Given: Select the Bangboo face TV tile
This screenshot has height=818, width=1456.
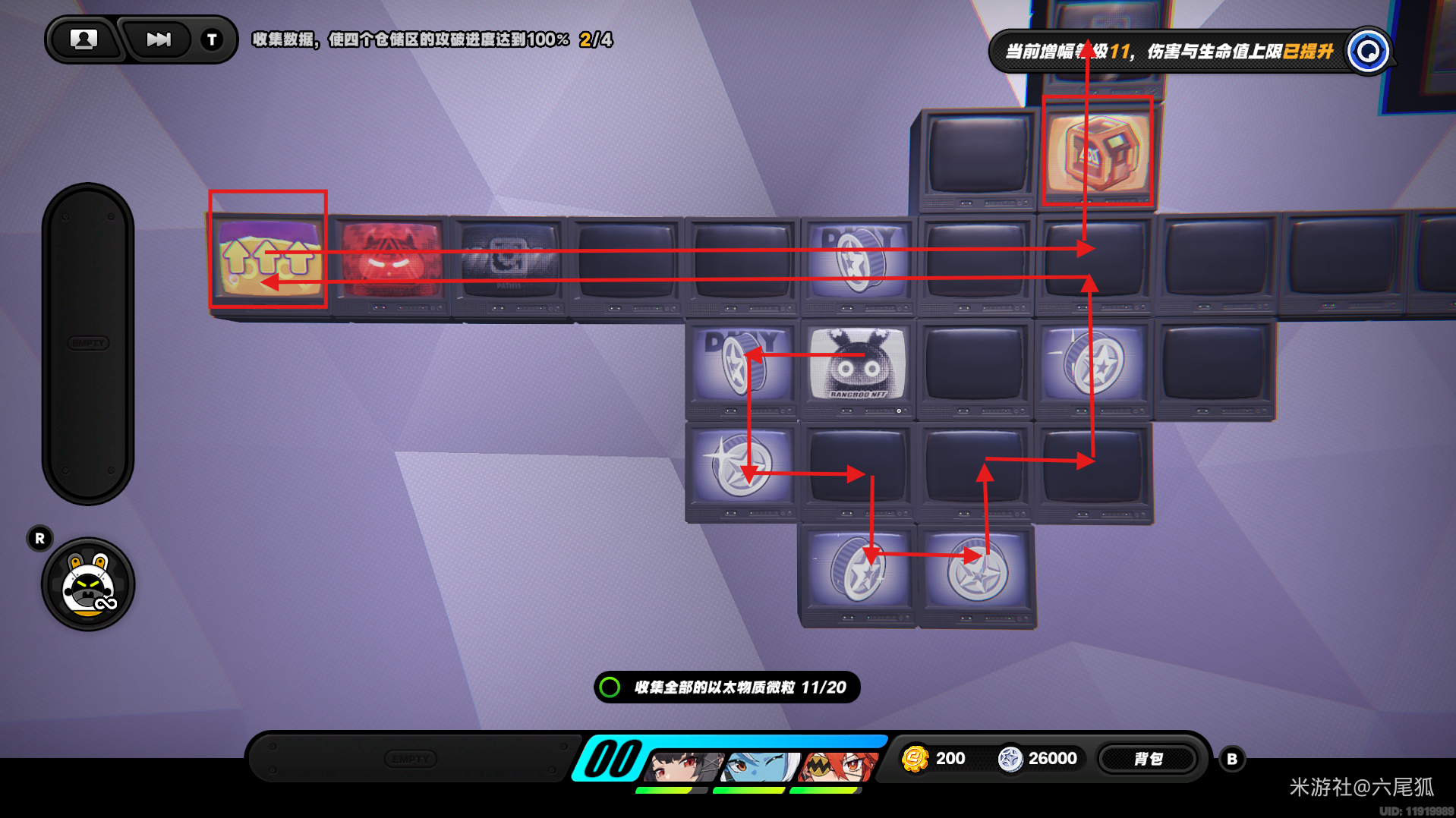Looking at the screenshot, I should pos(857,364).
